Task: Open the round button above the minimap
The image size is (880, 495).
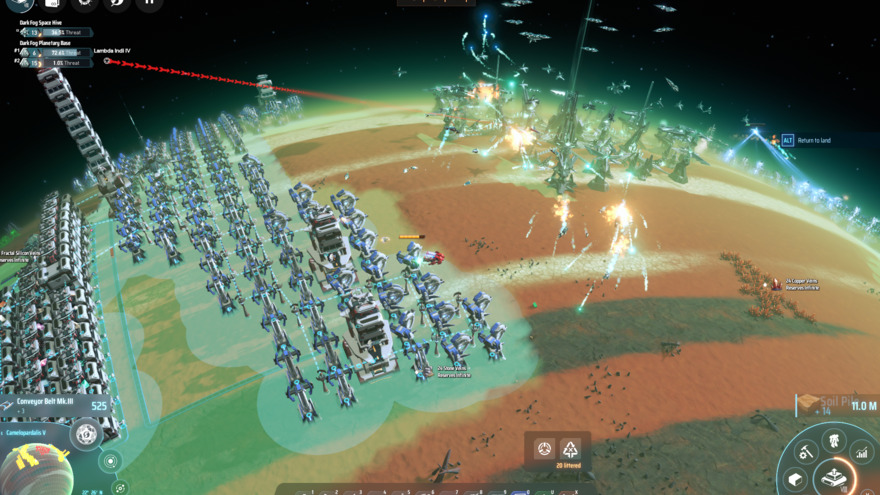Action: click(x=87, y=435)
